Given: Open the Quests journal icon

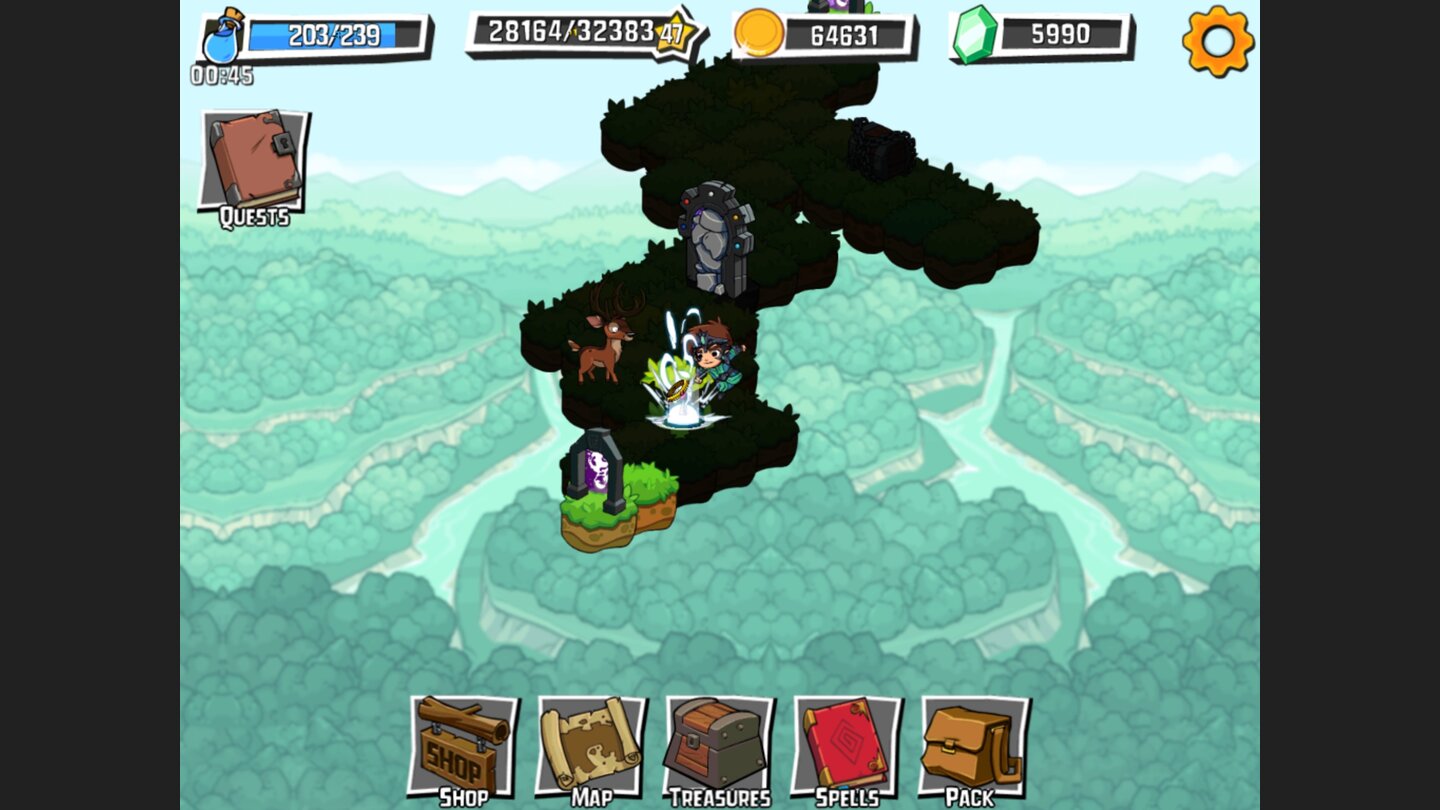Looking at the screenshot, I should [253, 160].
